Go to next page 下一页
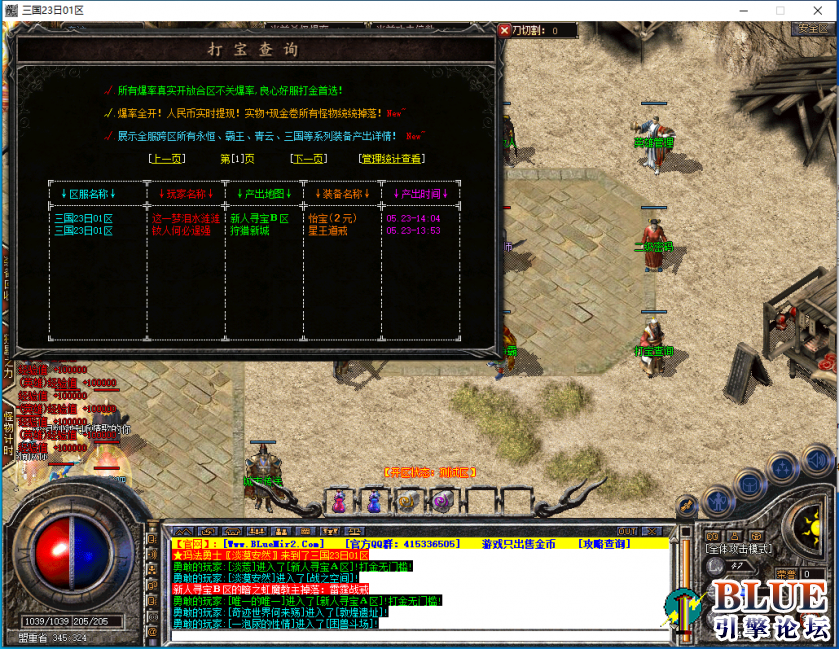Image resolution: width=839 pixels, height=649 pixels. (308, 158)
